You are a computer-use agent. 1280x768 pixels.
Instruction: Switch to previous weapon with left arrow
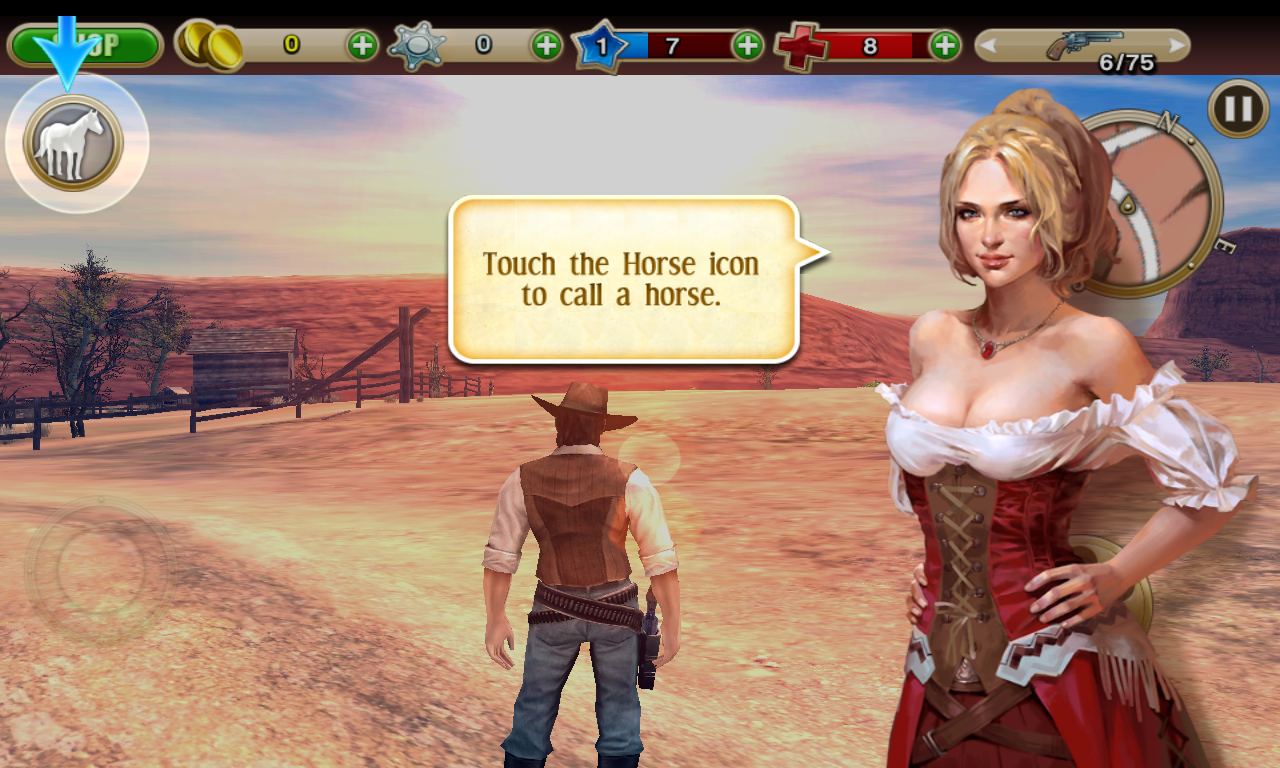988,45
